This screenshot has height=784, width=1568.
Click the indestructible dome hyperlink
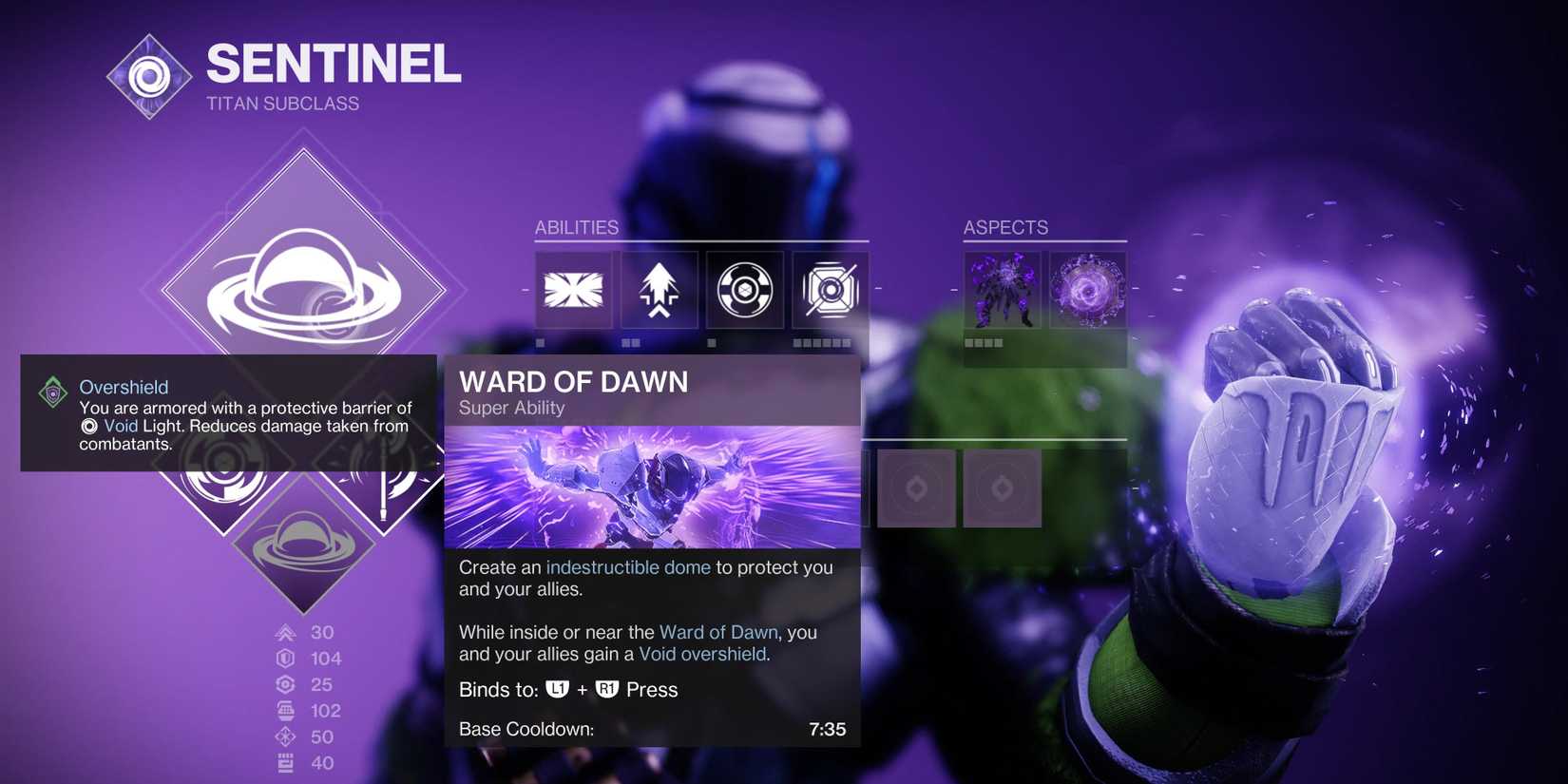pos(627,566)
